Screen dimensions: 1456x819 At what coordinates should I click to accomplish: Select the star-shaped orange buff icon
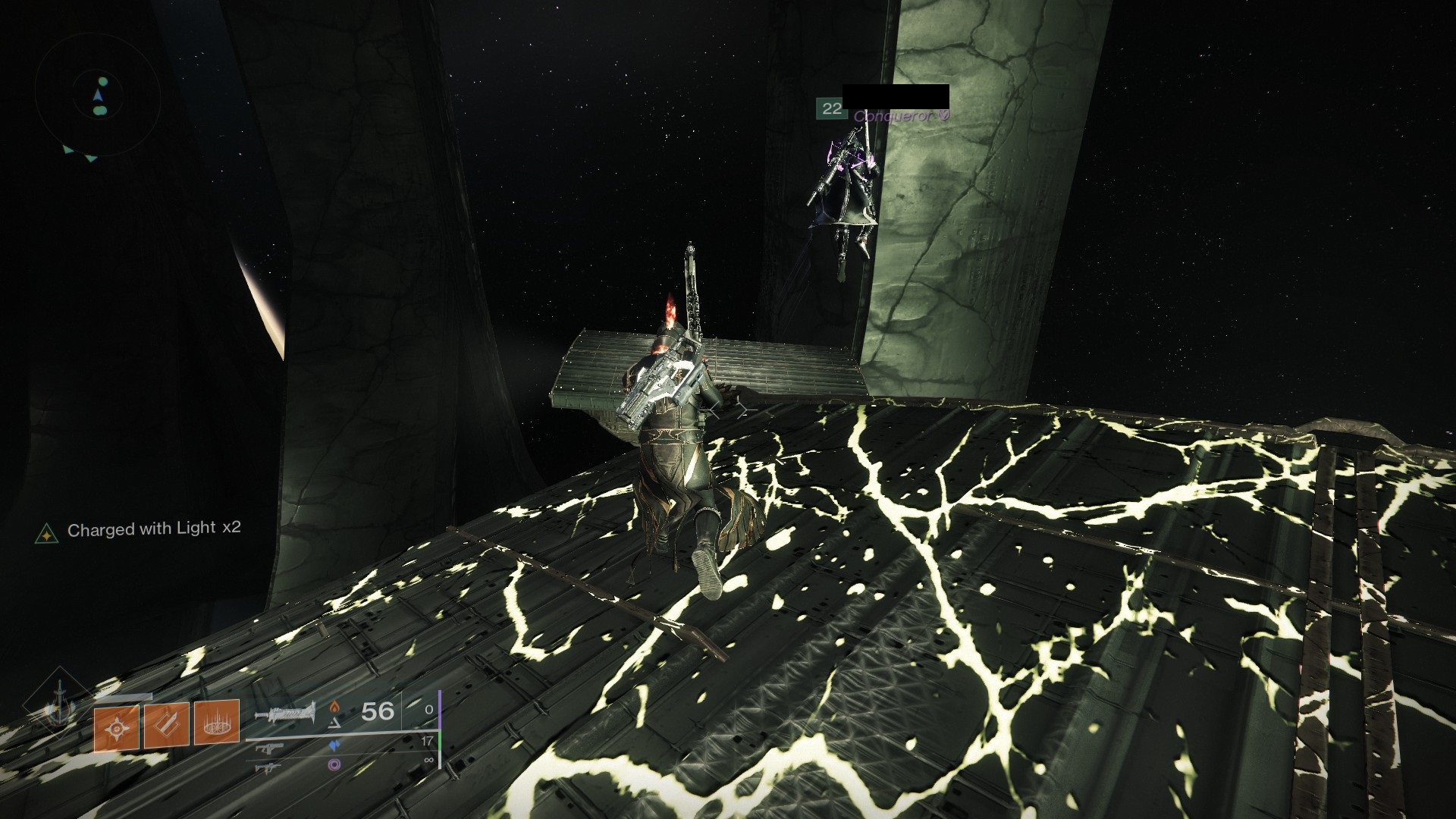tap(117, 728)
